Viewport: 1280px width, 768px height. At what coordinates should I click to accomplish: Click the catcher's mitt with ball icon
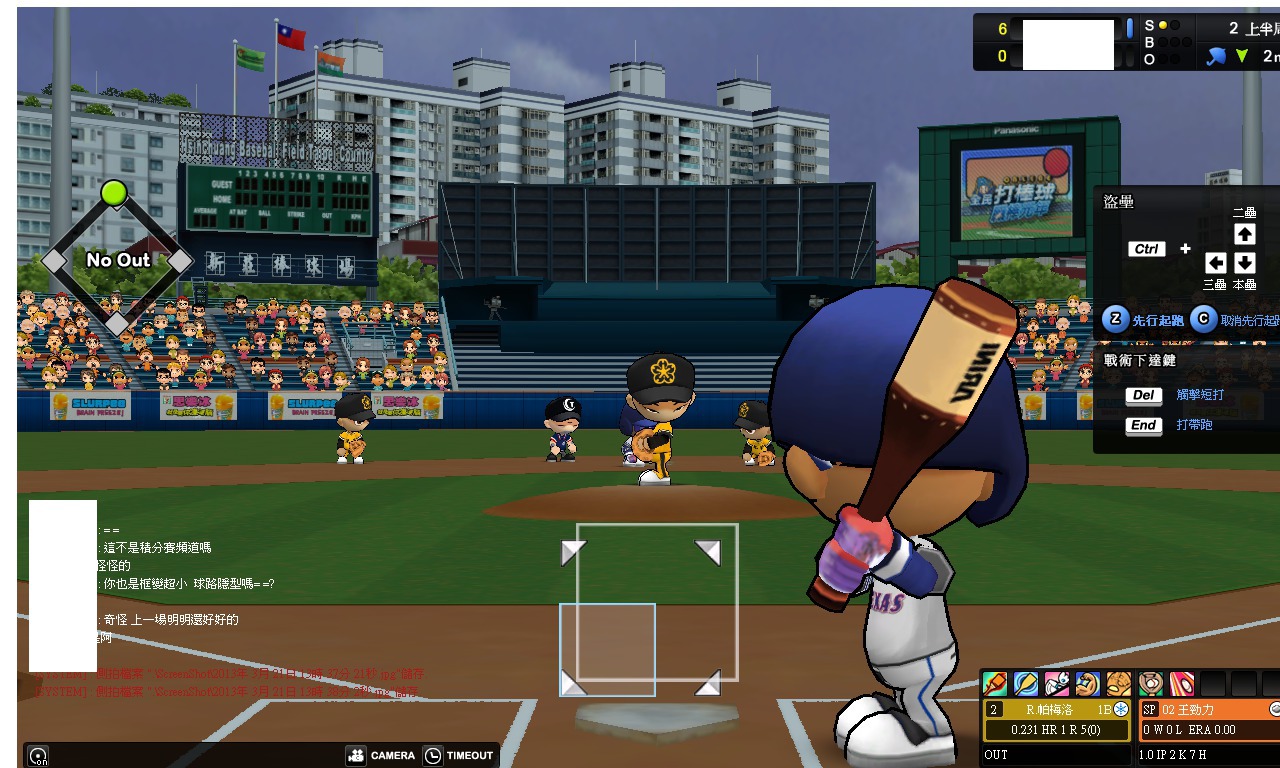click(1151, 684)
